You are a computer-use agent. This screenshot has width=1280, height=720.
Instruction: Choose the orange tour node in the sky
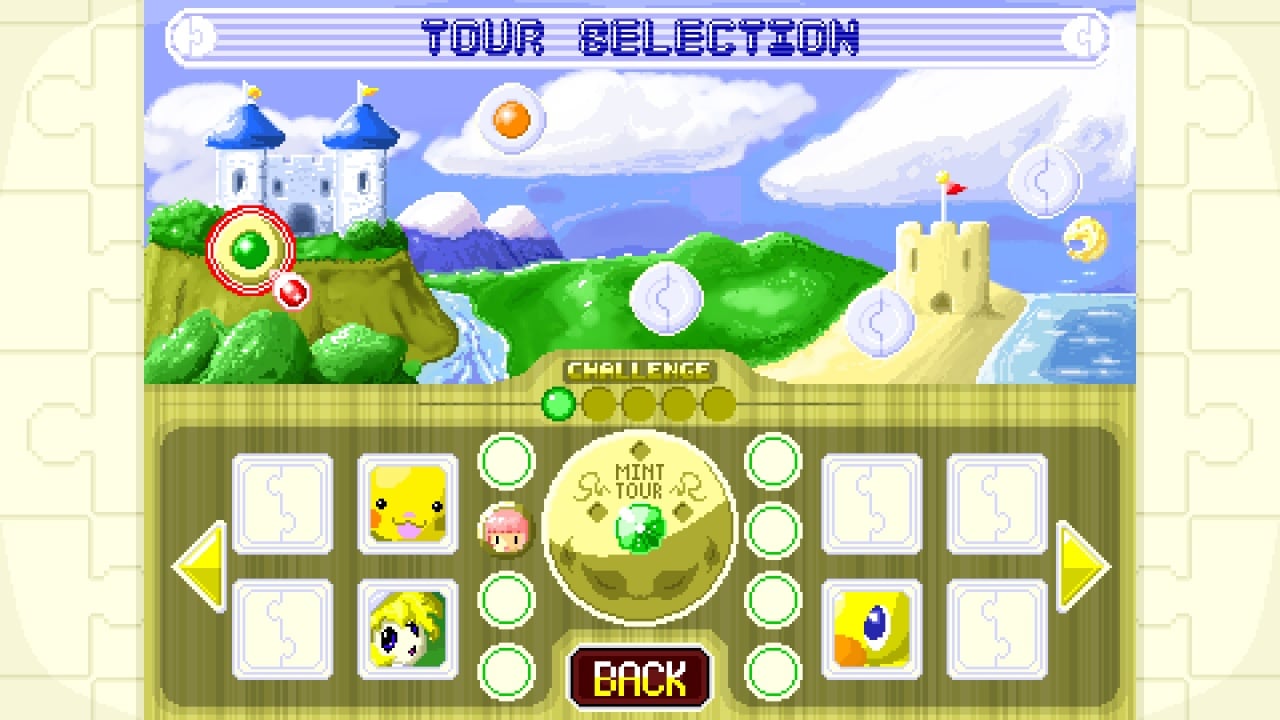point(512,120)
